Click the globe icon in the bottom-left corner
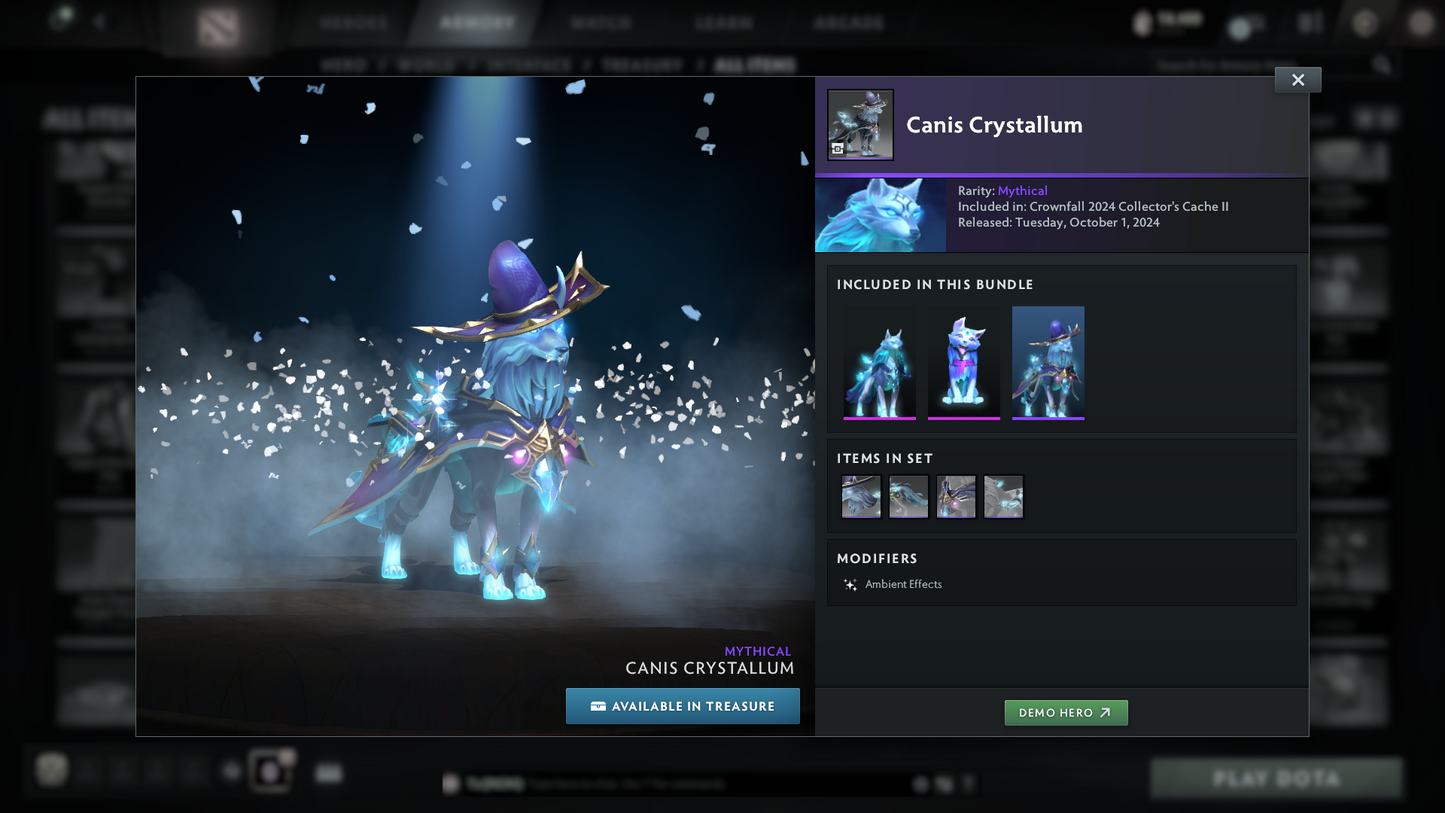The width and height of the screenshot is (1445, 813). [52, 769]
